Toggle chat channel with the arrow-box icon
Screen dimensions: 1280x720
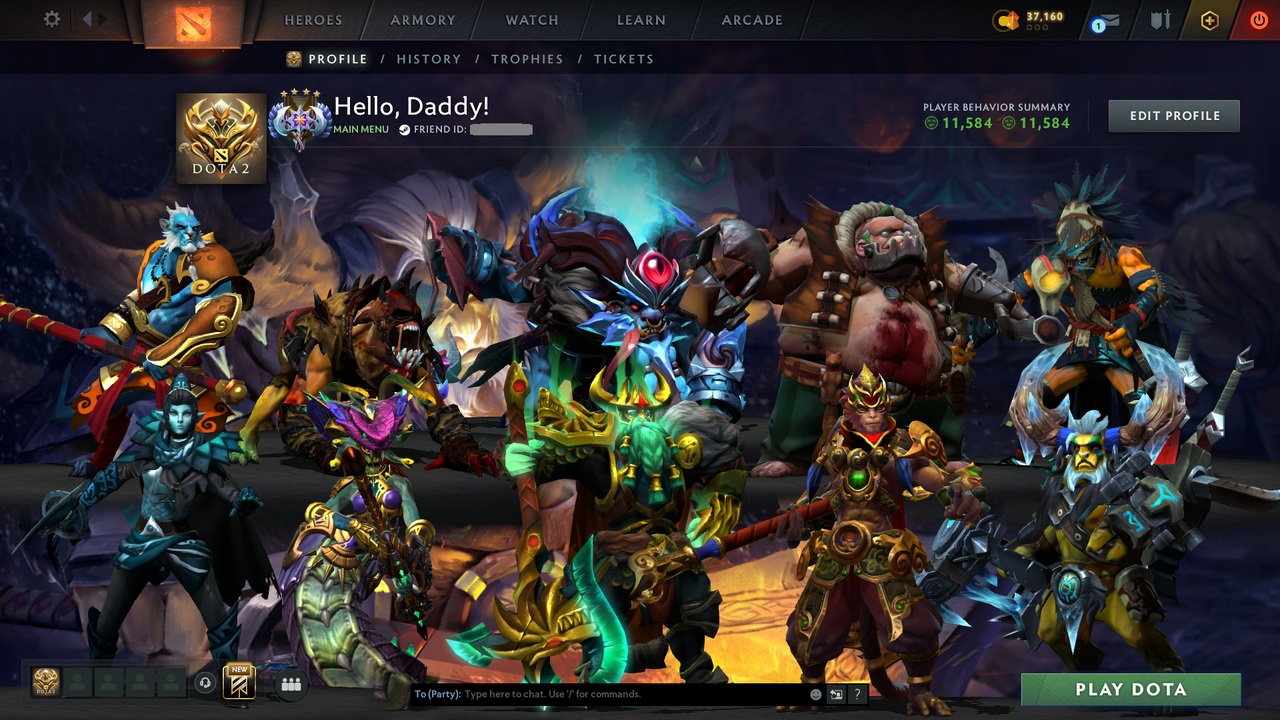pos(835,693)
